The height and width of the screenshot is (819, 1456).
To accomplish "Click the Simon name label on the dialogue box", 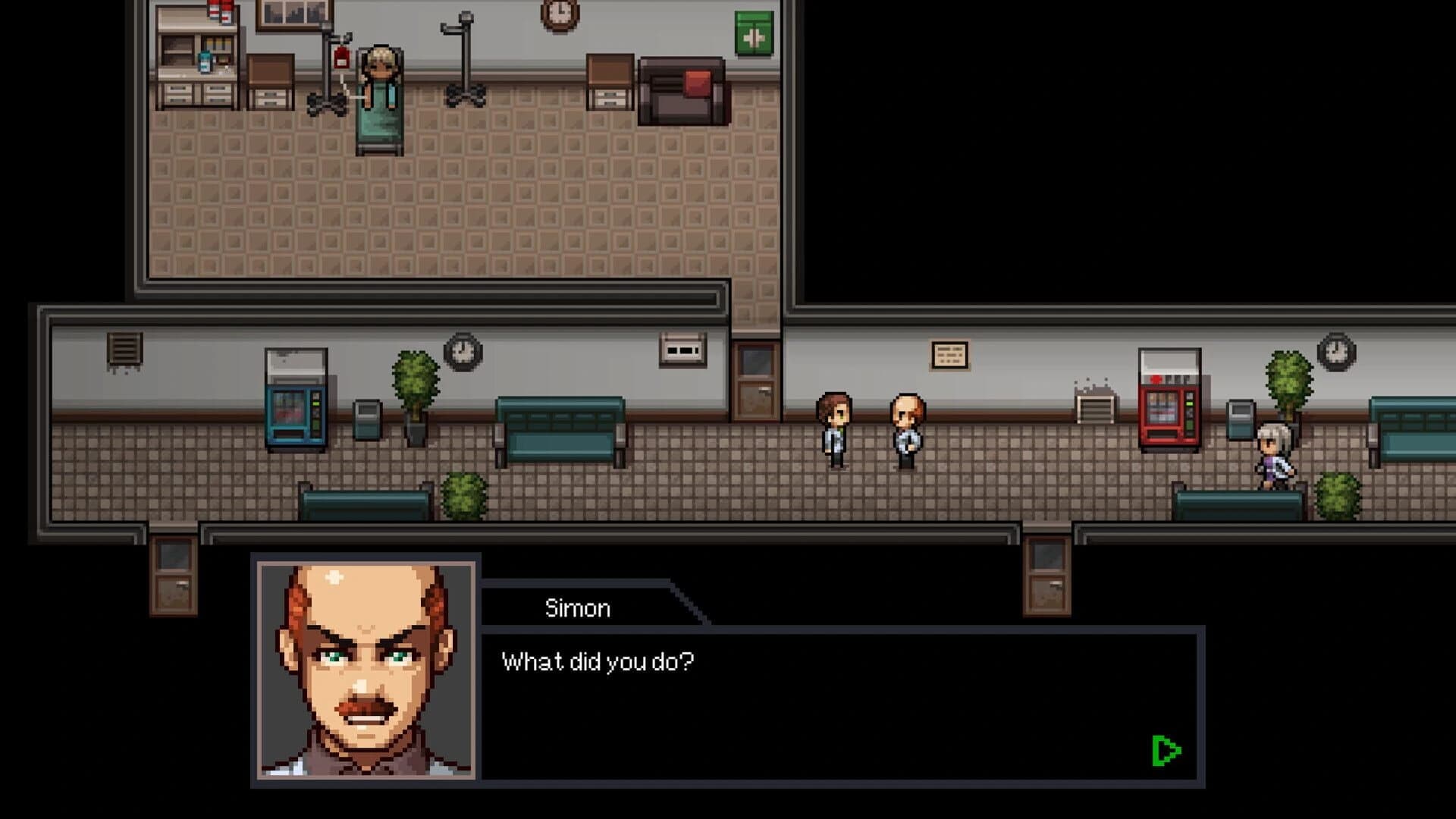I will click(x=576, y=607).
